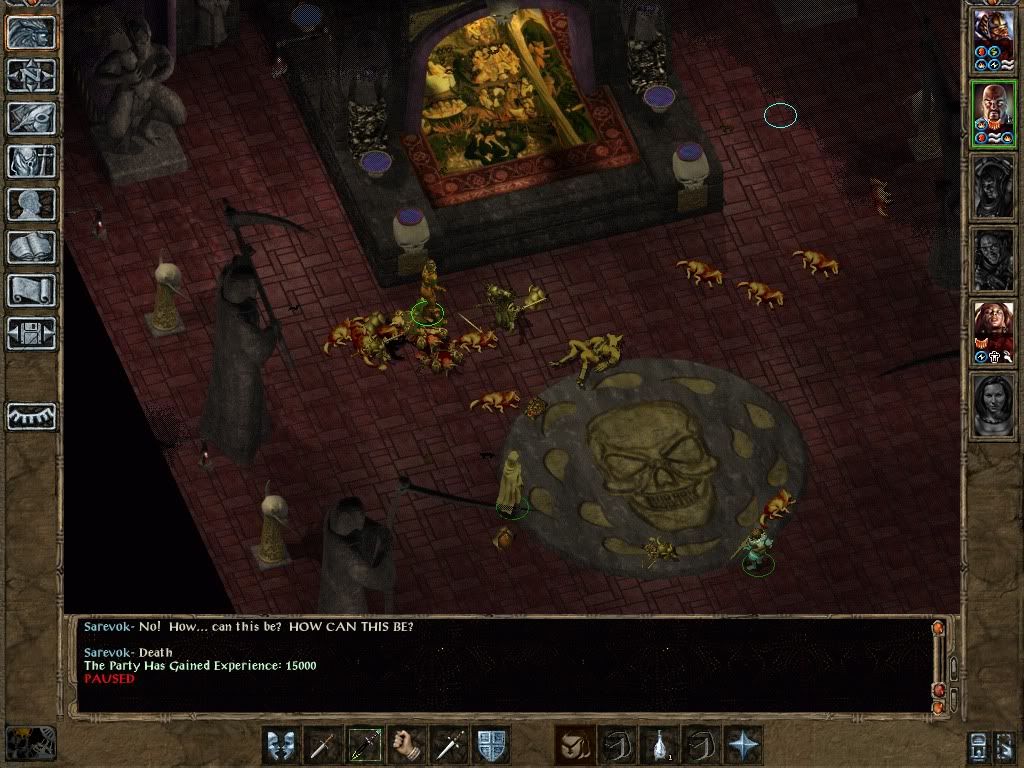Show the character record sheet
1024x768 pixels.
[x=31, y=204]
